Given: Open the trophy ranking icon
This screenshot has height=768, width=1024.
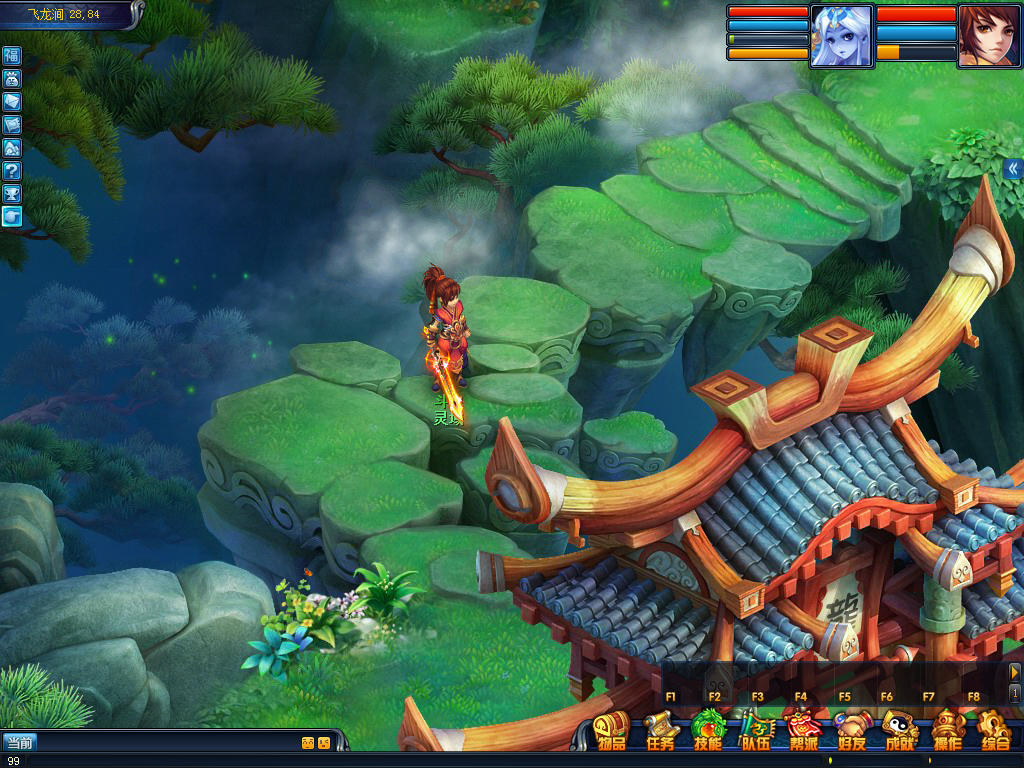Looking at the screenshot, I should click(x=12, y=193).
